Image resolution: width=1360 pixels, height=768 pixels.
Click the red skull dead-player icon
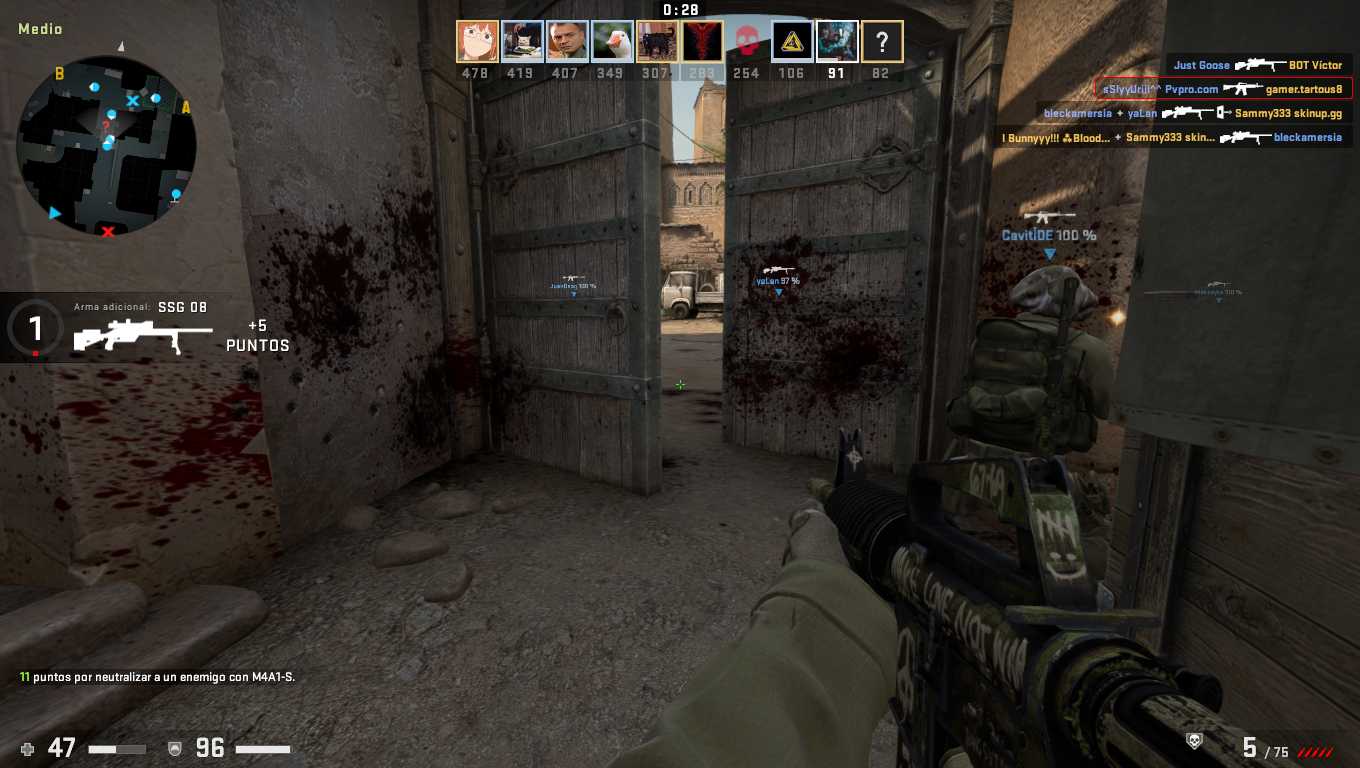(x=747, y=42)
